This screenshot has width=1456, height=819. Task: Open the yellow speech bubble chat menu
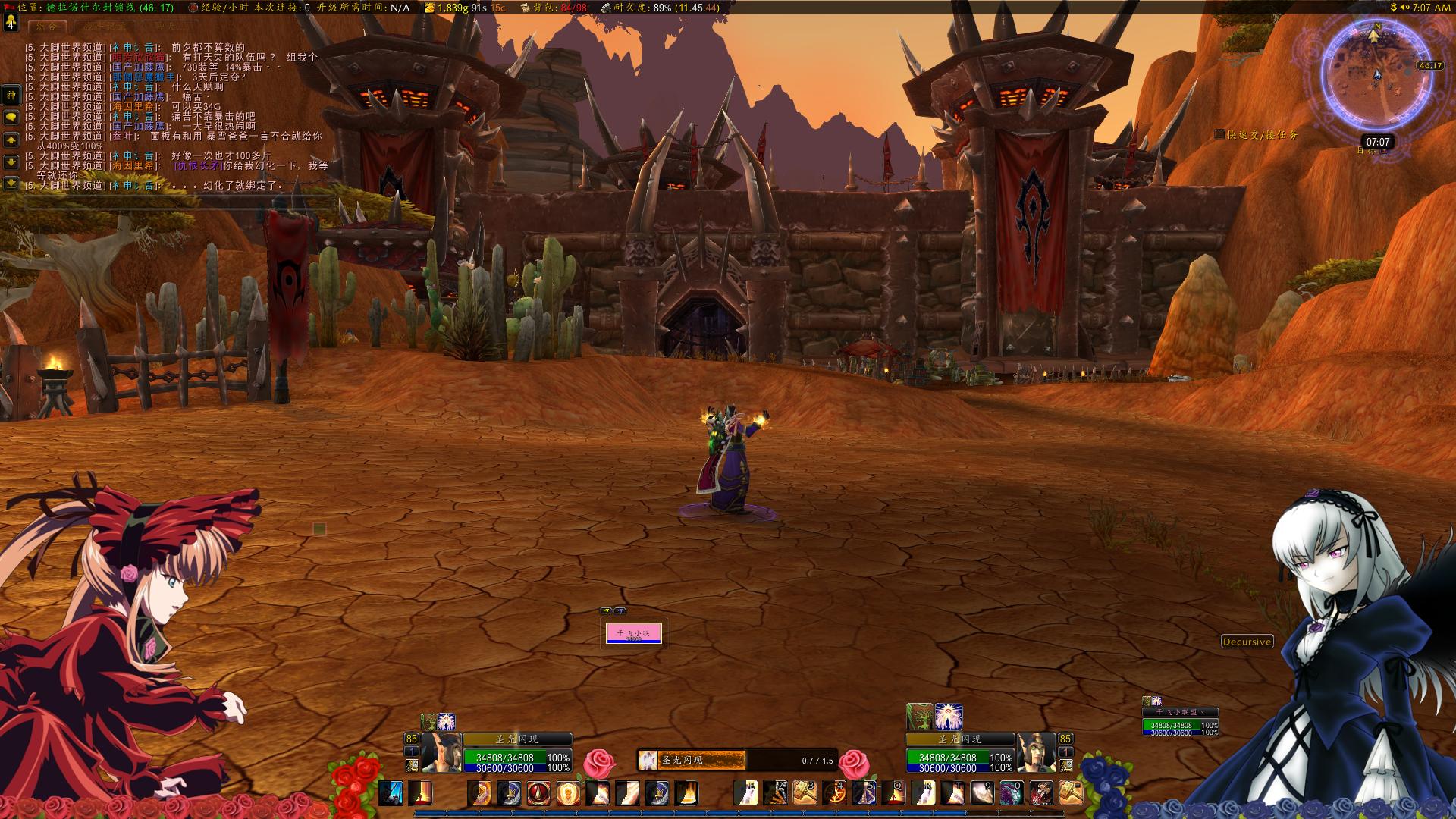11,118
